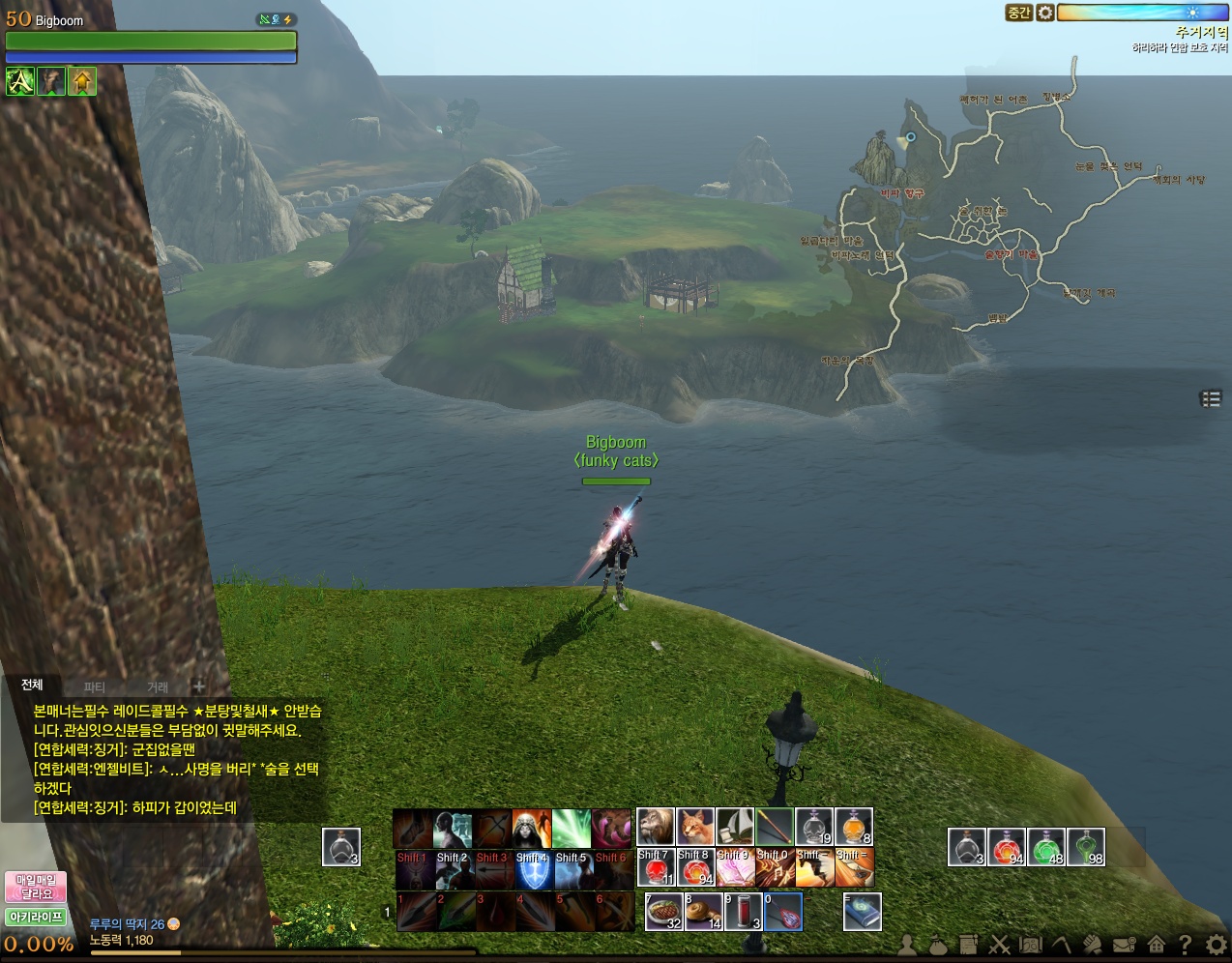Viewport: 1232px width, 963px height.
Task: Switch to the 파티 chat tab
Action: coord(95,687)
